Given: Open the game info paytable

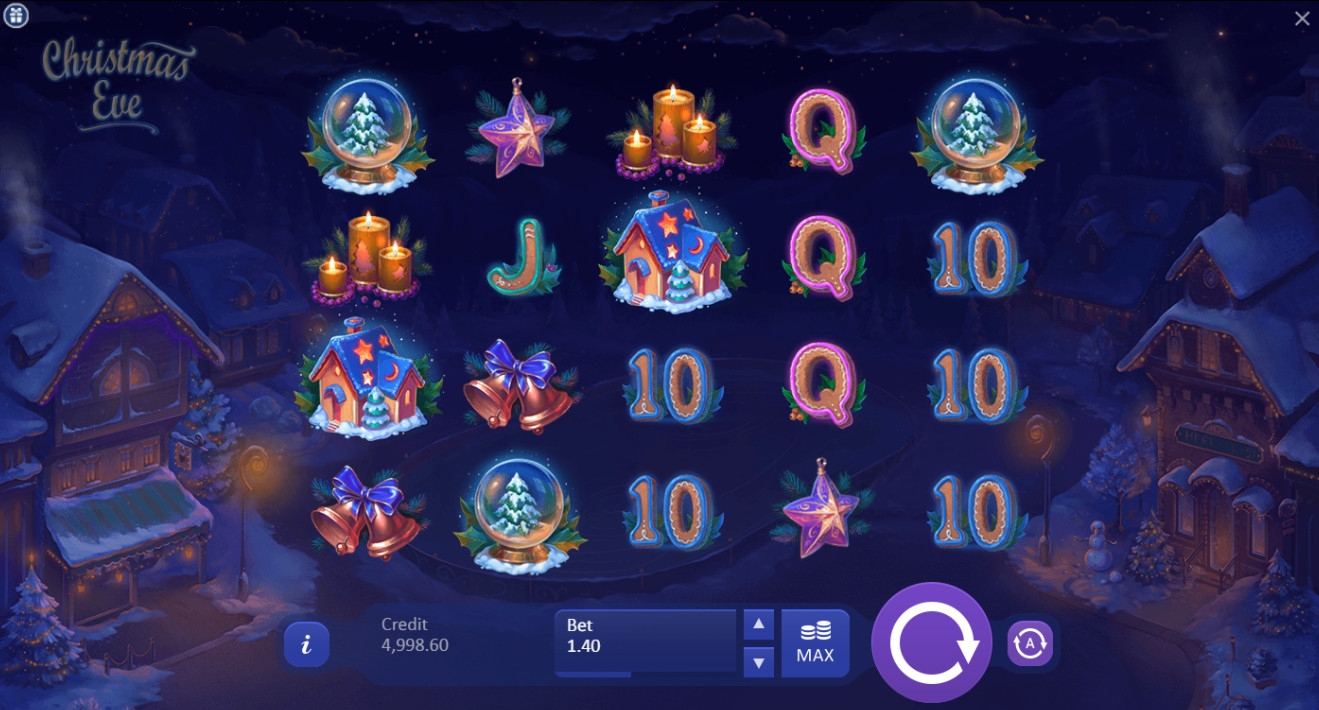Looking at the screenshot, I should coord(306,644).
